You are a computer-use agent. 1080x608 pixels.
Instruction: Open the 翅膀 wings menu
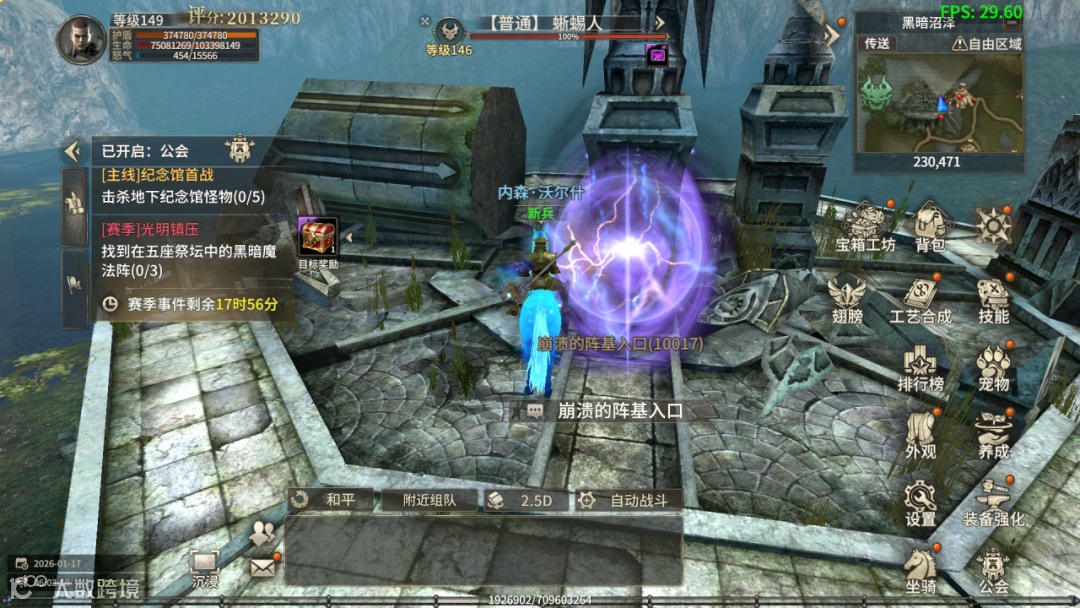point(846,297)
